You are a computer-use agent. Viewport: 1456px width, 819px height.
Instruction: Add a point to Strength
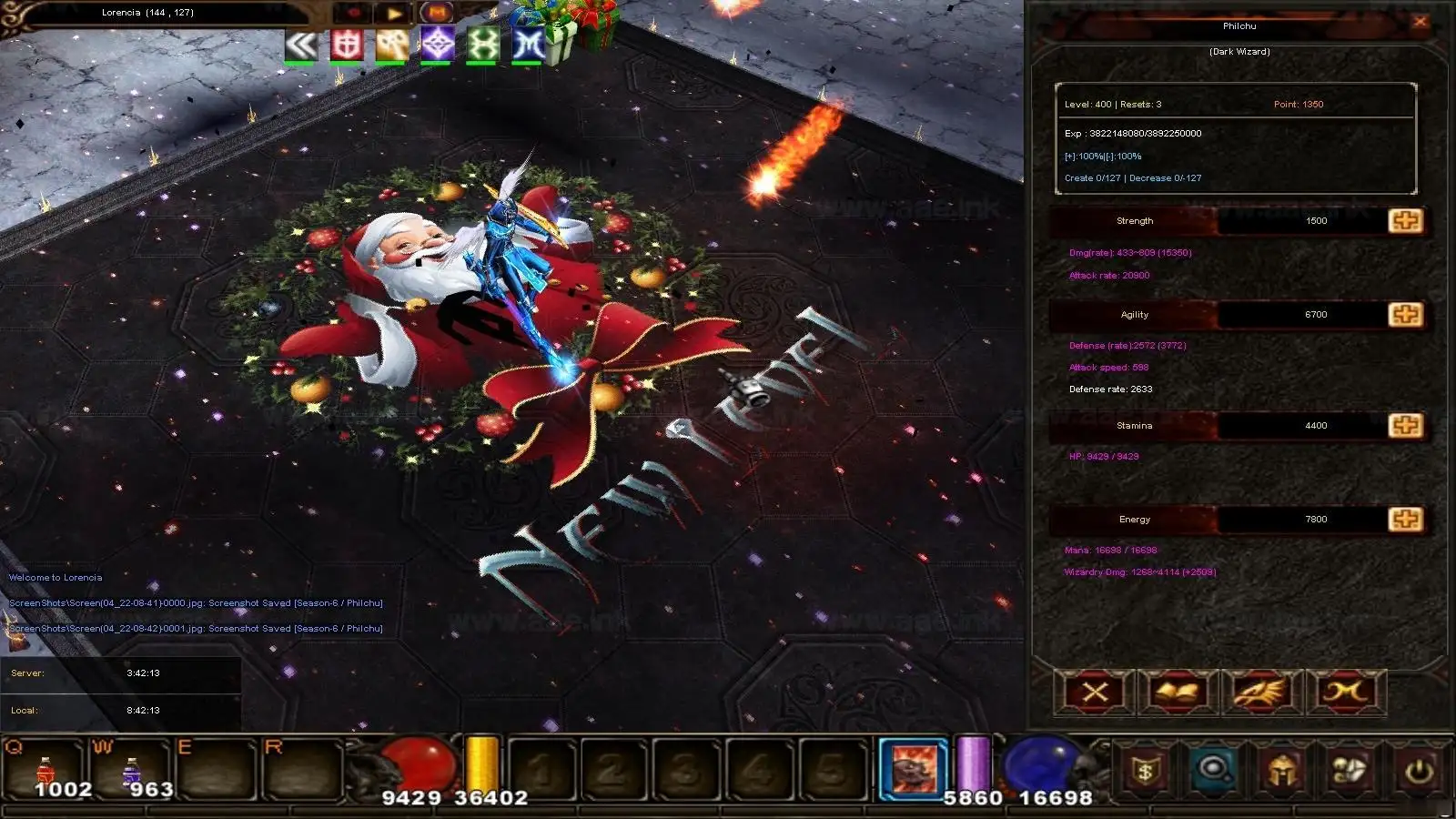1405,221
